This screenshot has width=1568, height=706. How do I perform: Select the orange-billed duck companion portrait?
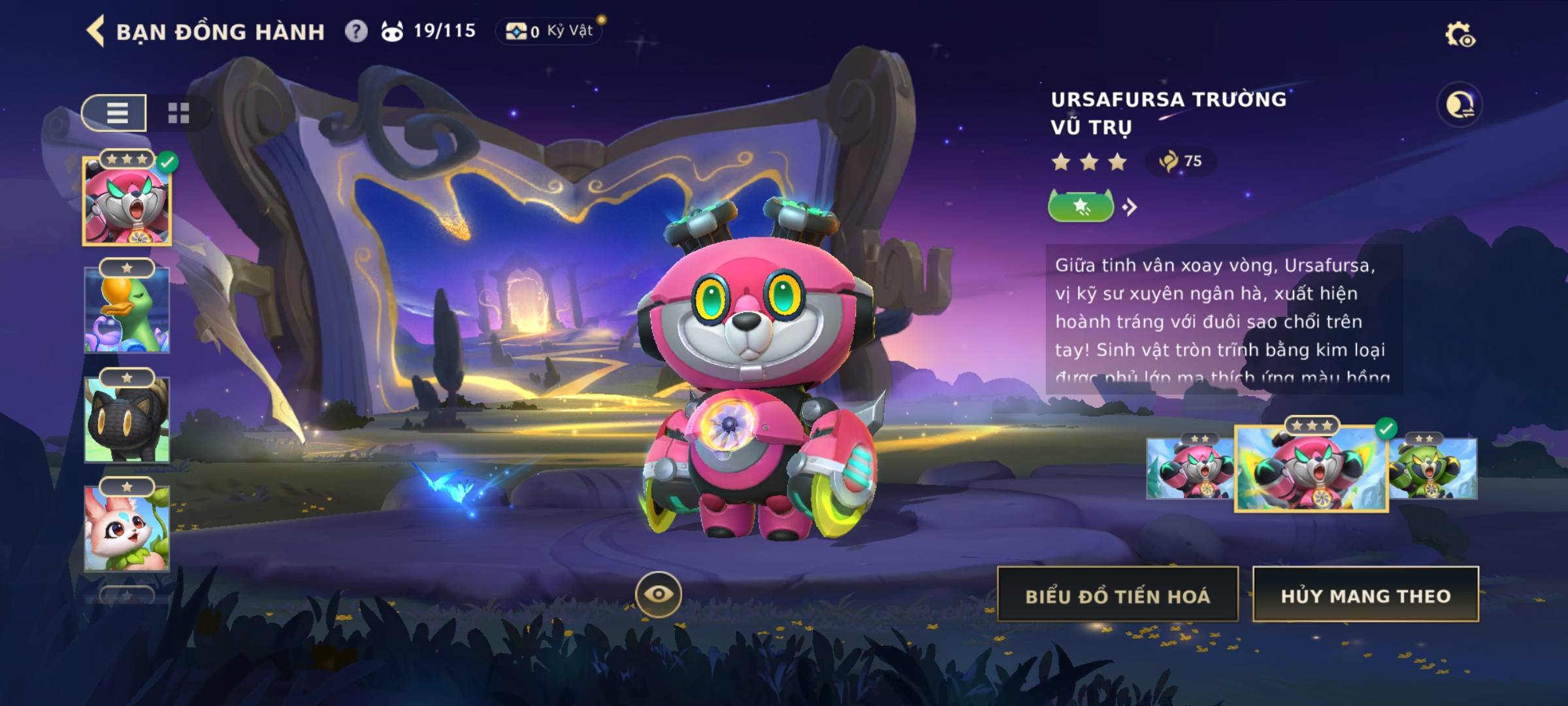127,311
